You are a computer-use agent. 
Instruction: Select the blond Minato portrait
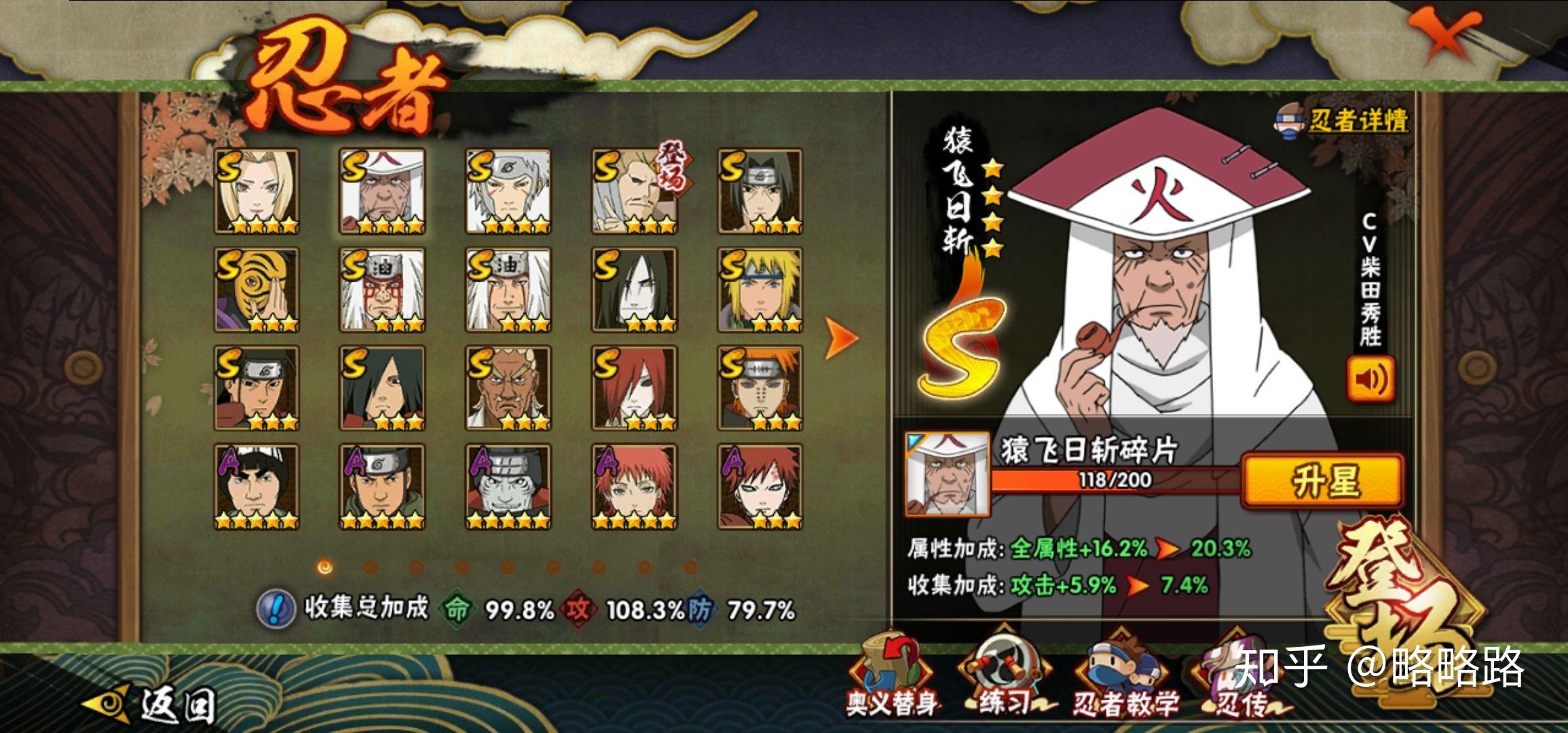click(760, 290)
